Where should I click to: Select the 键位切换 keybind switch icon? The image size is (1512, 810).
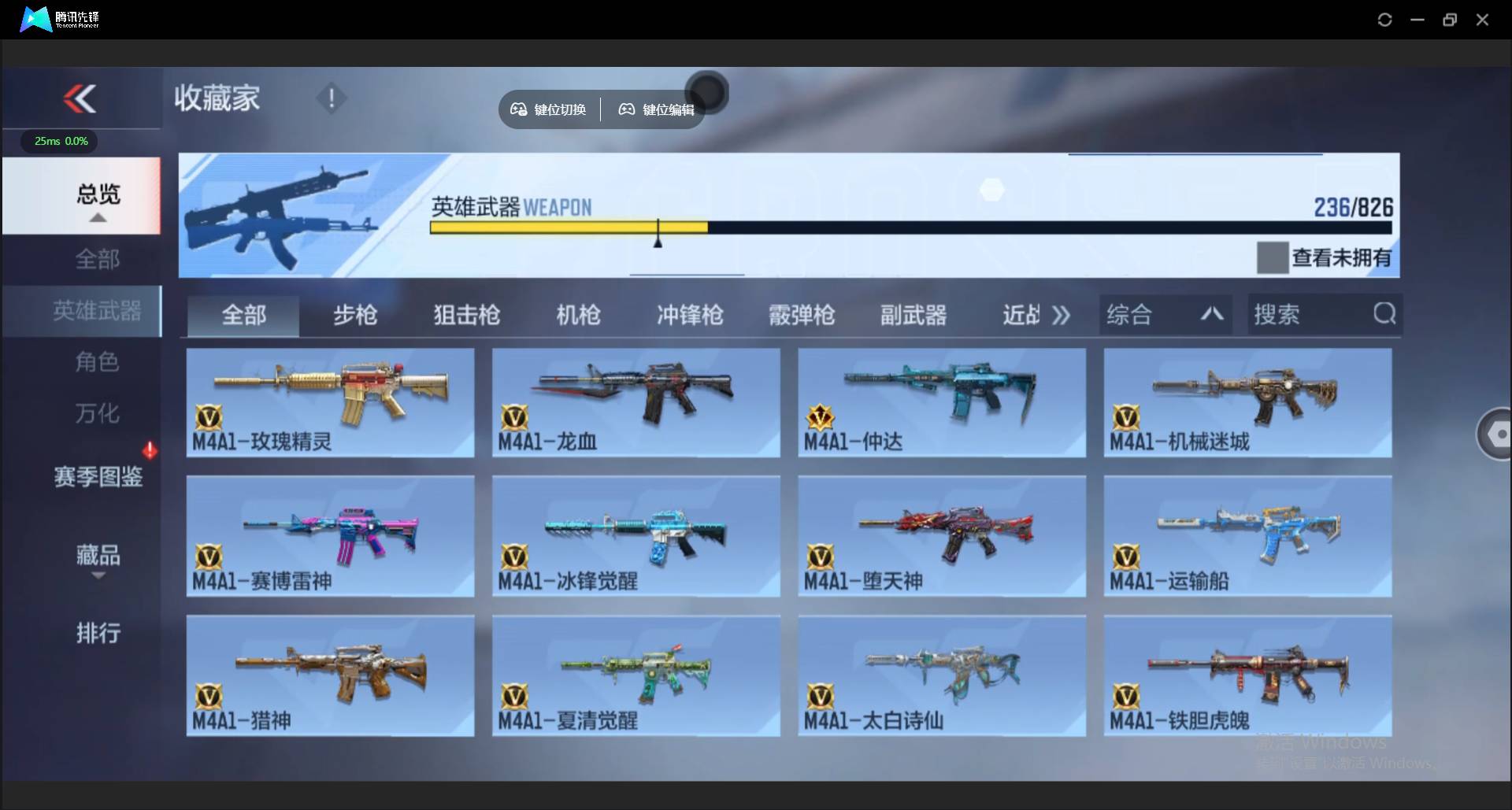click(519, 109)
